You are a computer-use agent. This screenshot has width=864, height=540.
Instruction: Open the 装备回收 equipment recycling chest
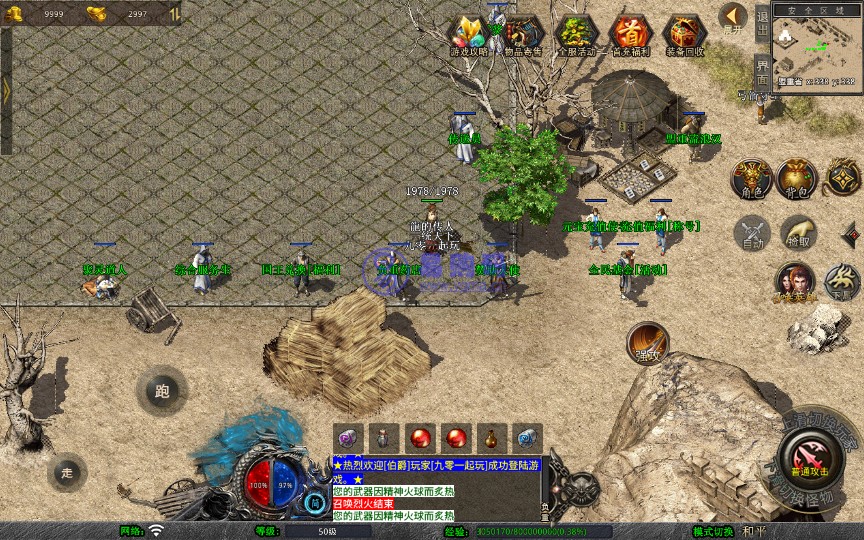click(685, 35)
